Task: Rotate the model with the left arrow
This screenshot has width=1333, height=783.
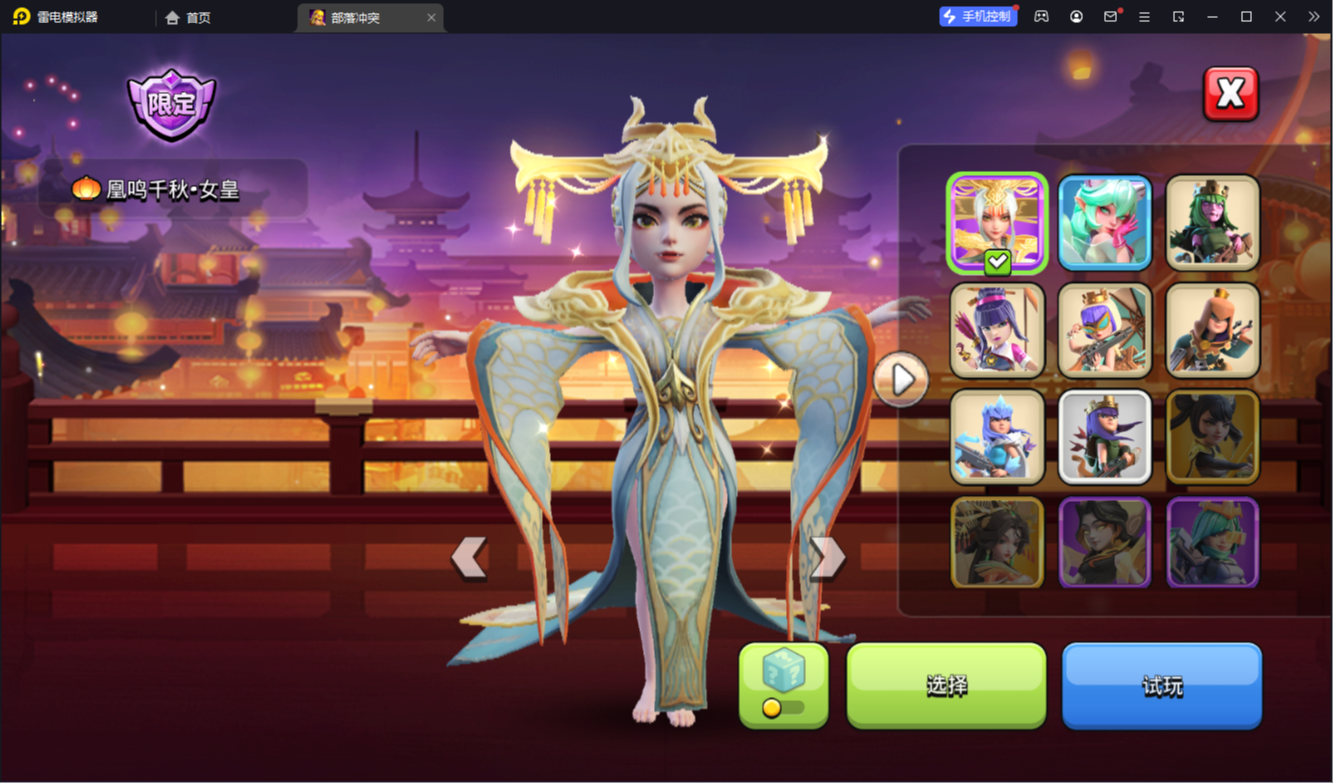Action: point(468,557)
